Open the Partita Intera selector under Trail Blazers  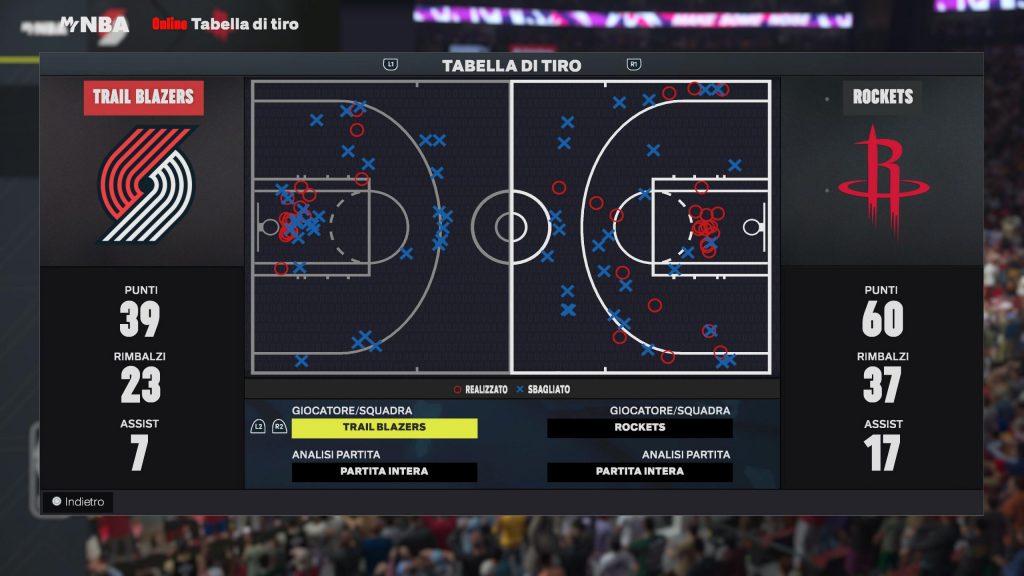click(384, 472)
